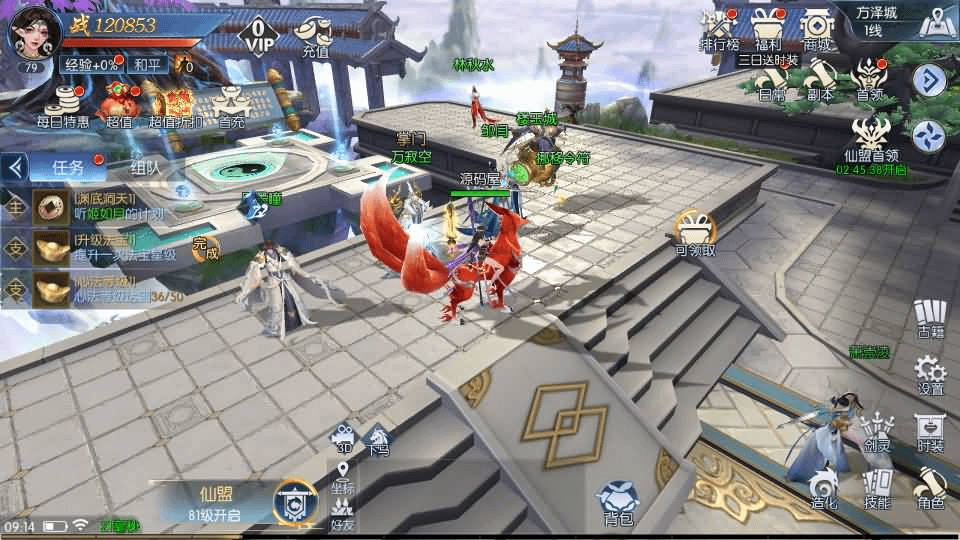960x540 pixels.
Task: Claim the 可领取 gift reward
Action: tap(695, 234)
